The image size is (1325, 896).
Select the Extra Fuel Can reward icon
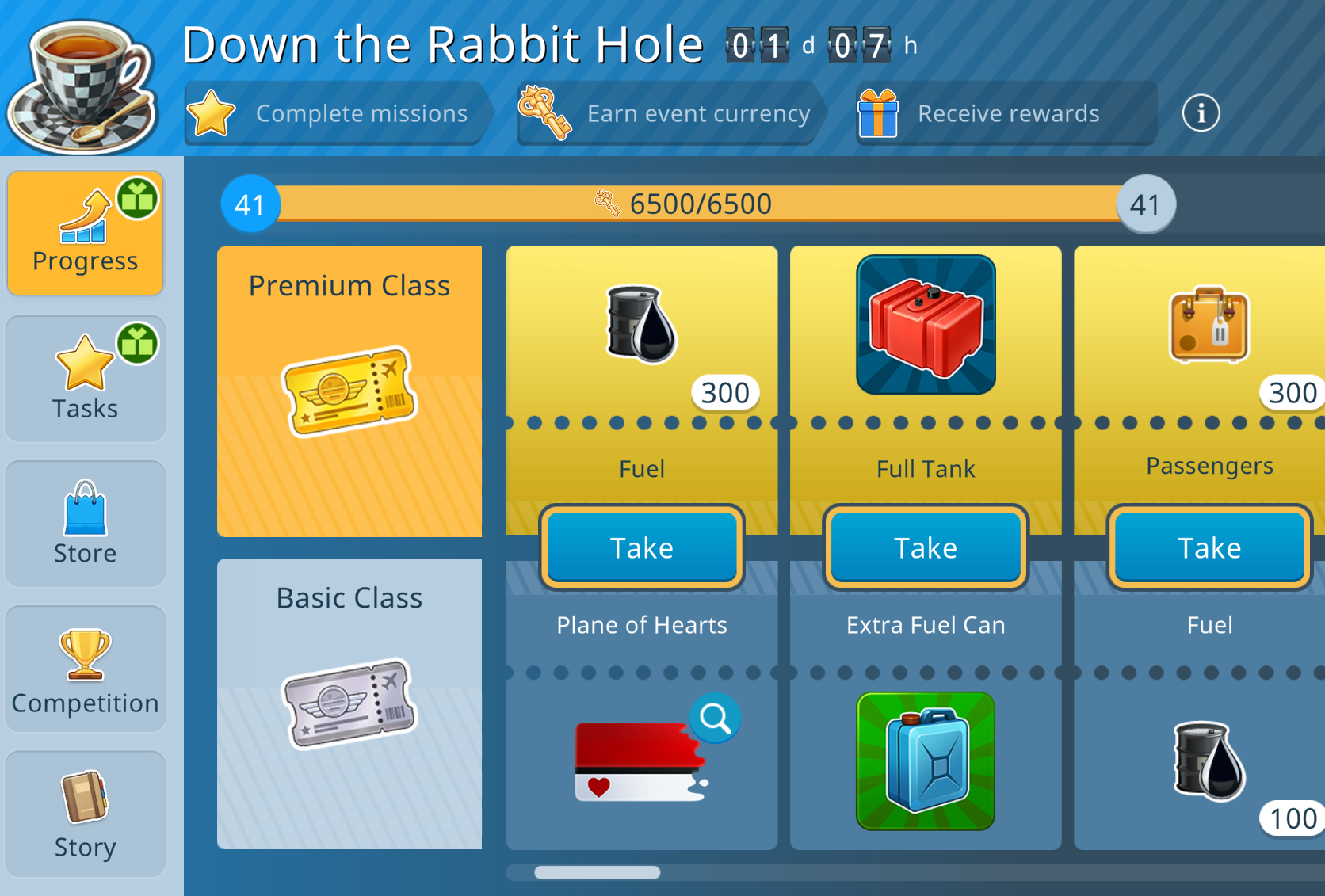[x=926, y=761]
